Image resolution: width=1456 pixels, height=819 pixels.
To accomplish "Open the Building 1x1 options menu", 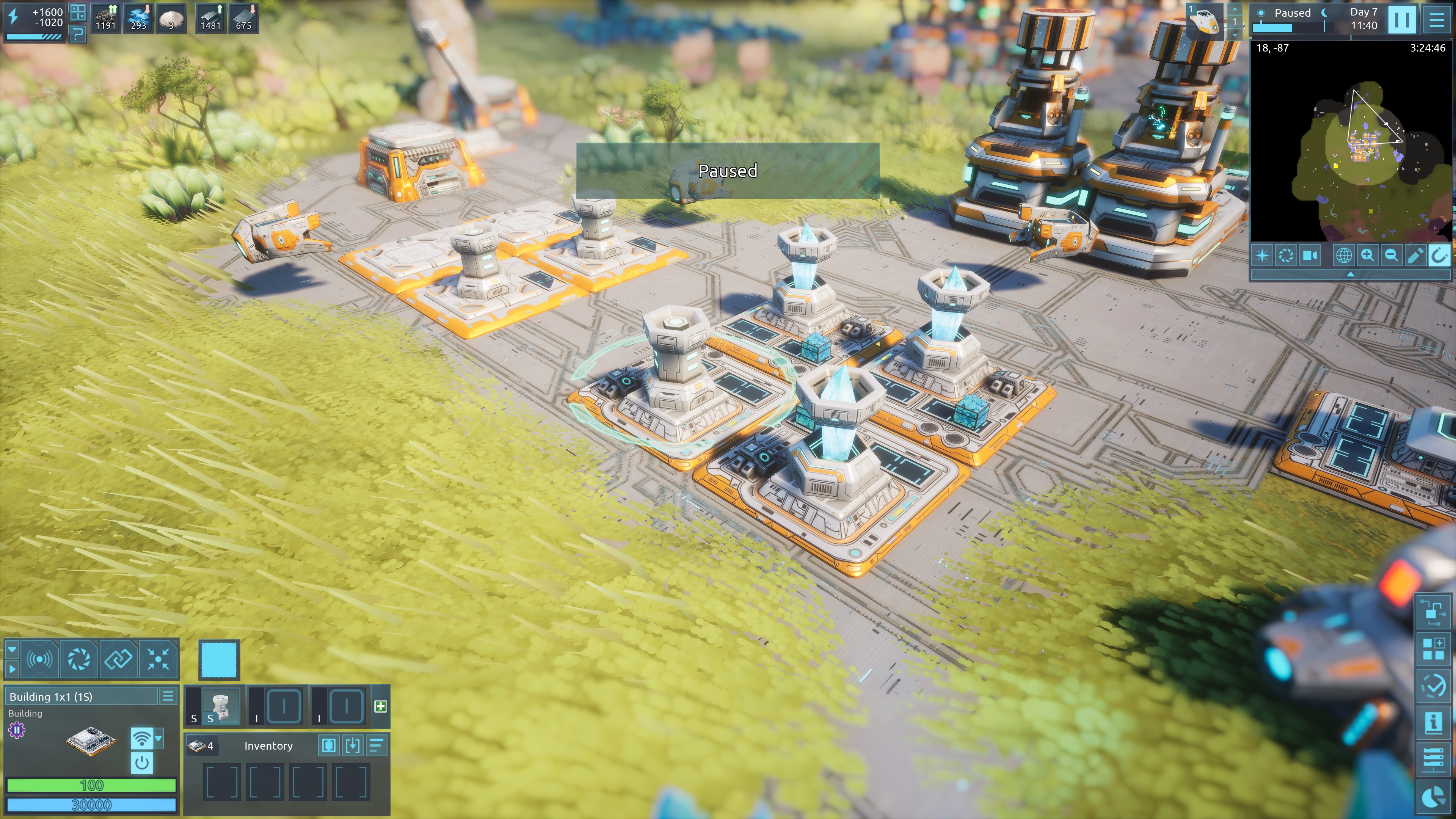I will point(168,697).
